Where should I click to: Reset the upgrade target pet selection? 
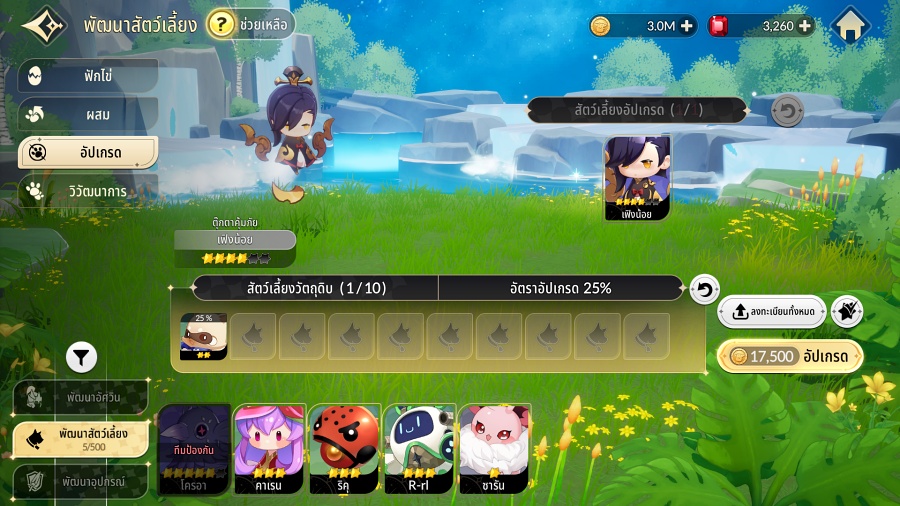tap(787, 111)
